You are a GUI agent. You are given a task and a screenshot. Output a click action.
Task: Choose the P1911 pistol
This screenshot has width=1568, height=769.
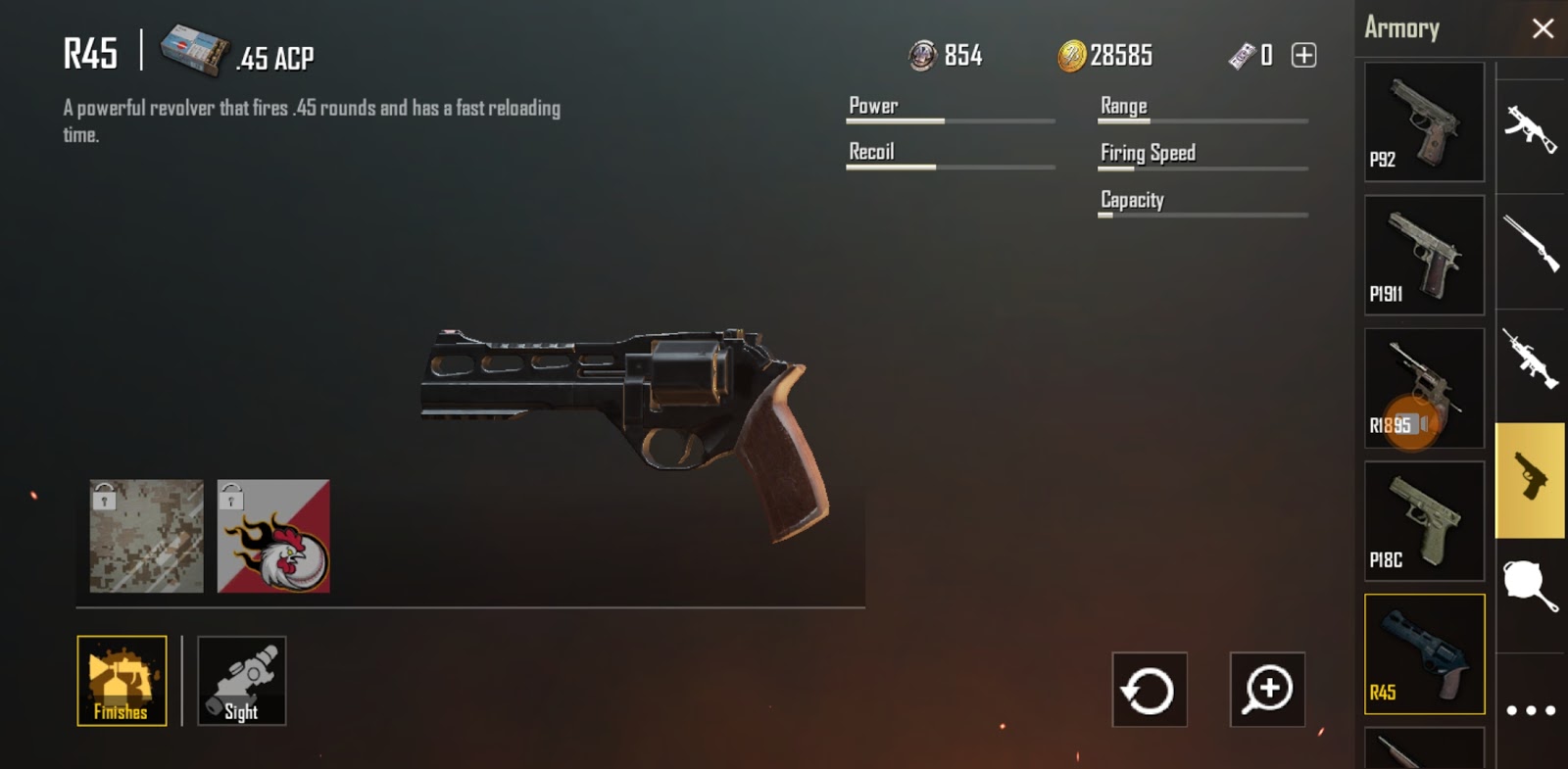pyautogui.click(x=1424, y=255)
